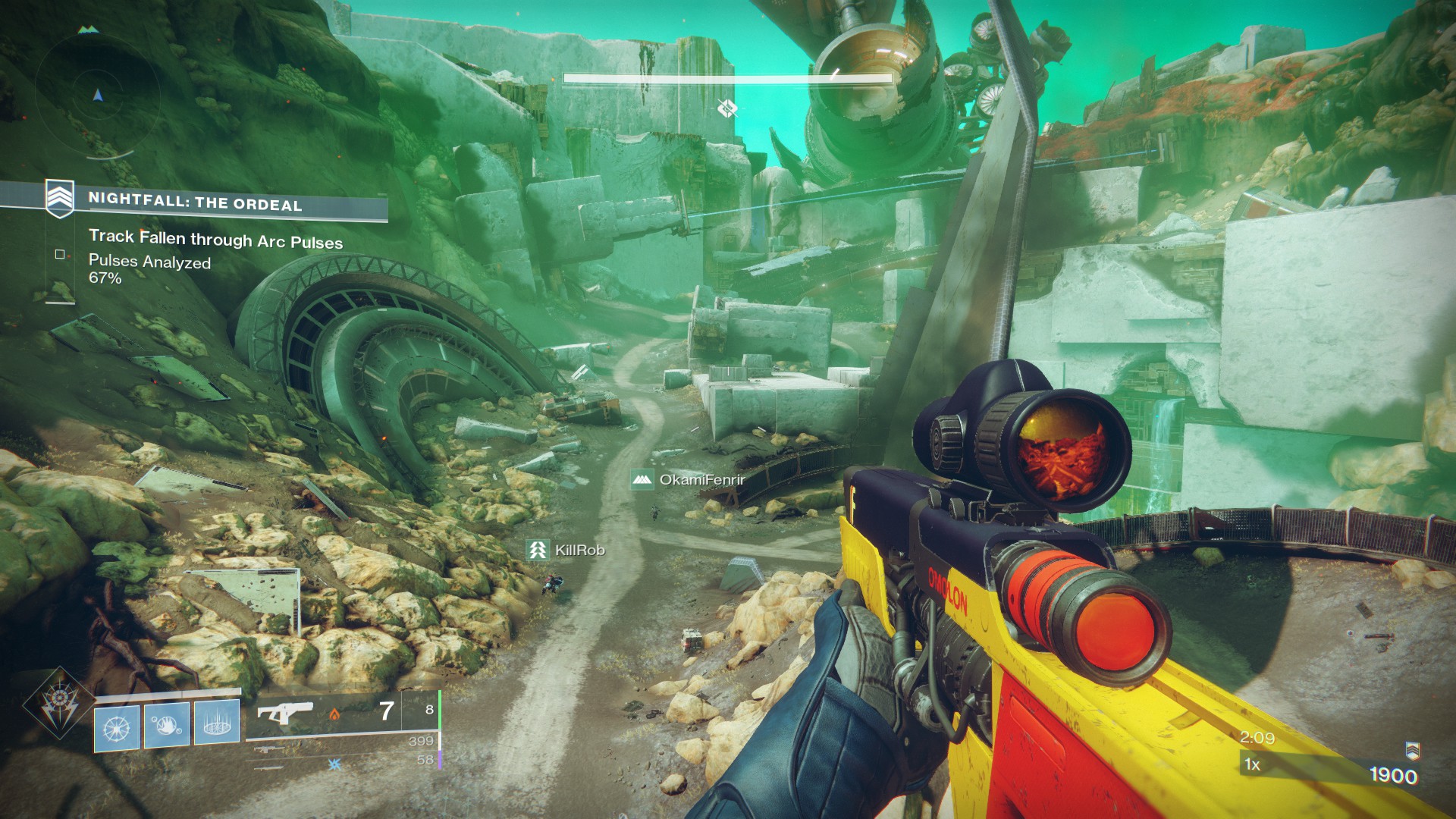Image resolution: width=1456 pixels, height=819 pixels.
Task: Activate the glowing-circle class ability icon
Action: click(x=217, y=721)
